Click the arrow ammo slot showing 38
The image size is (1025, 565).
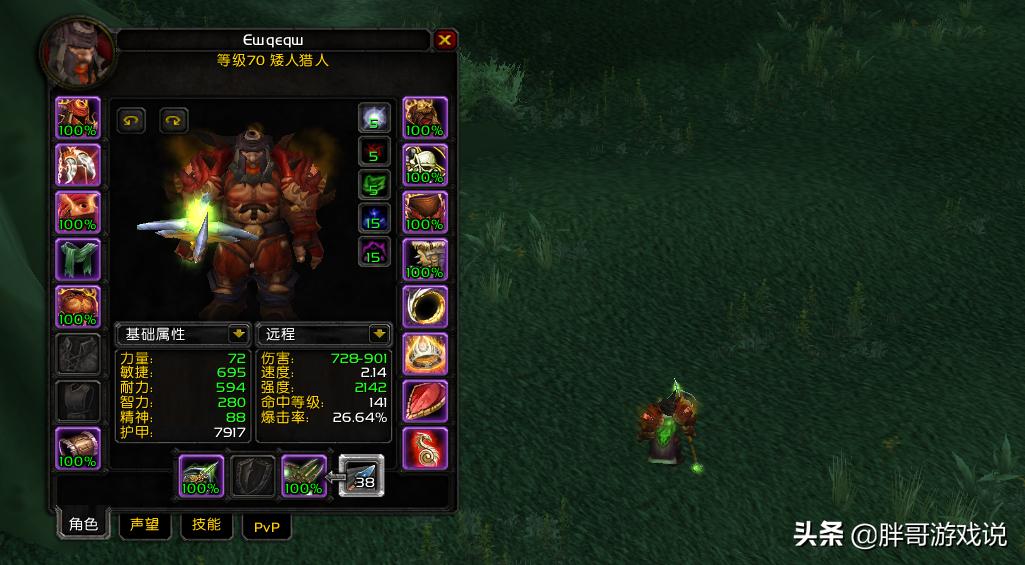click(x=361, y=476)
